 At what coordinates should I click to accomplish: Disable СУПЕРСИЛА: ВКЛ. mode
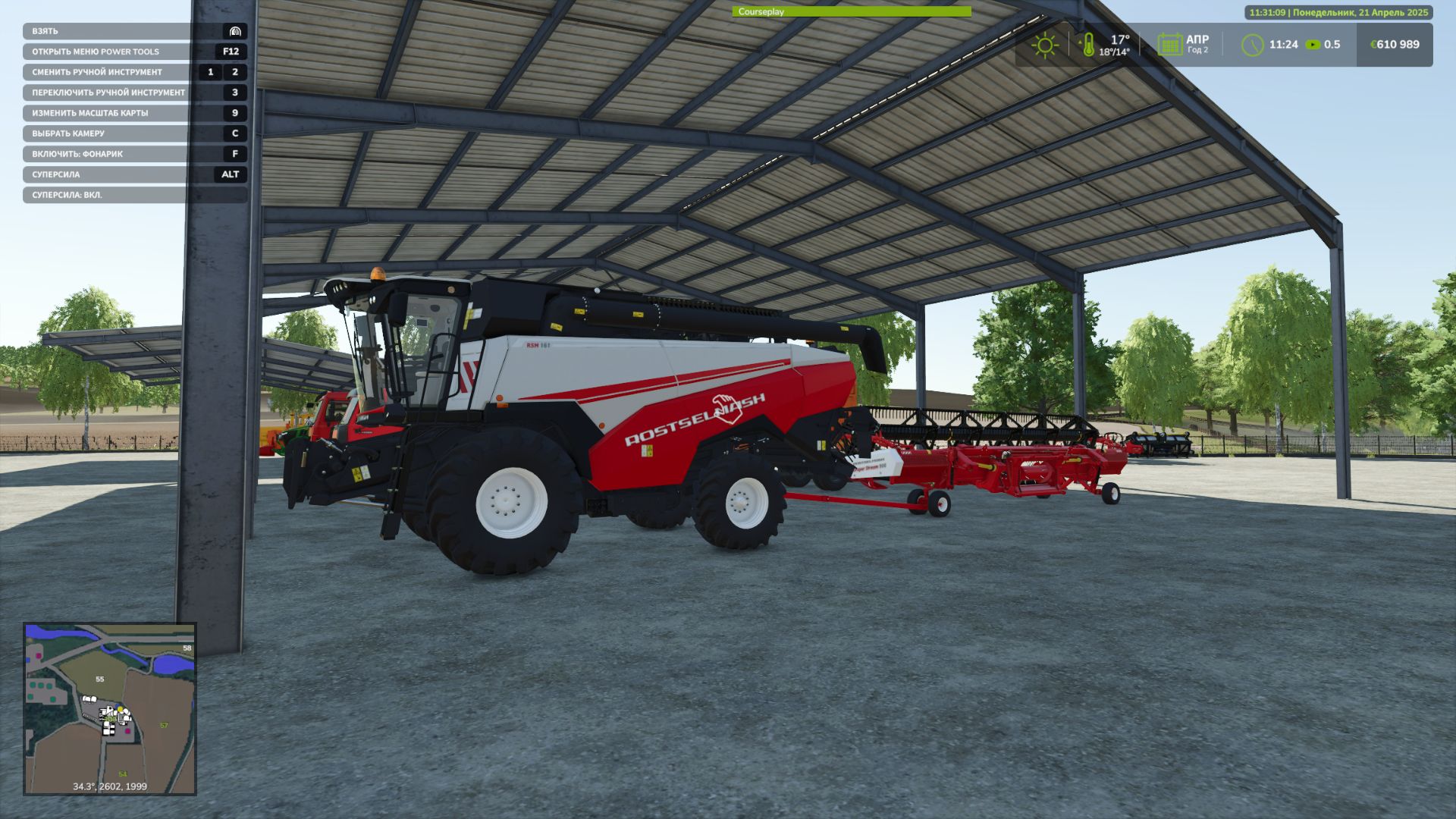[68, 194]
